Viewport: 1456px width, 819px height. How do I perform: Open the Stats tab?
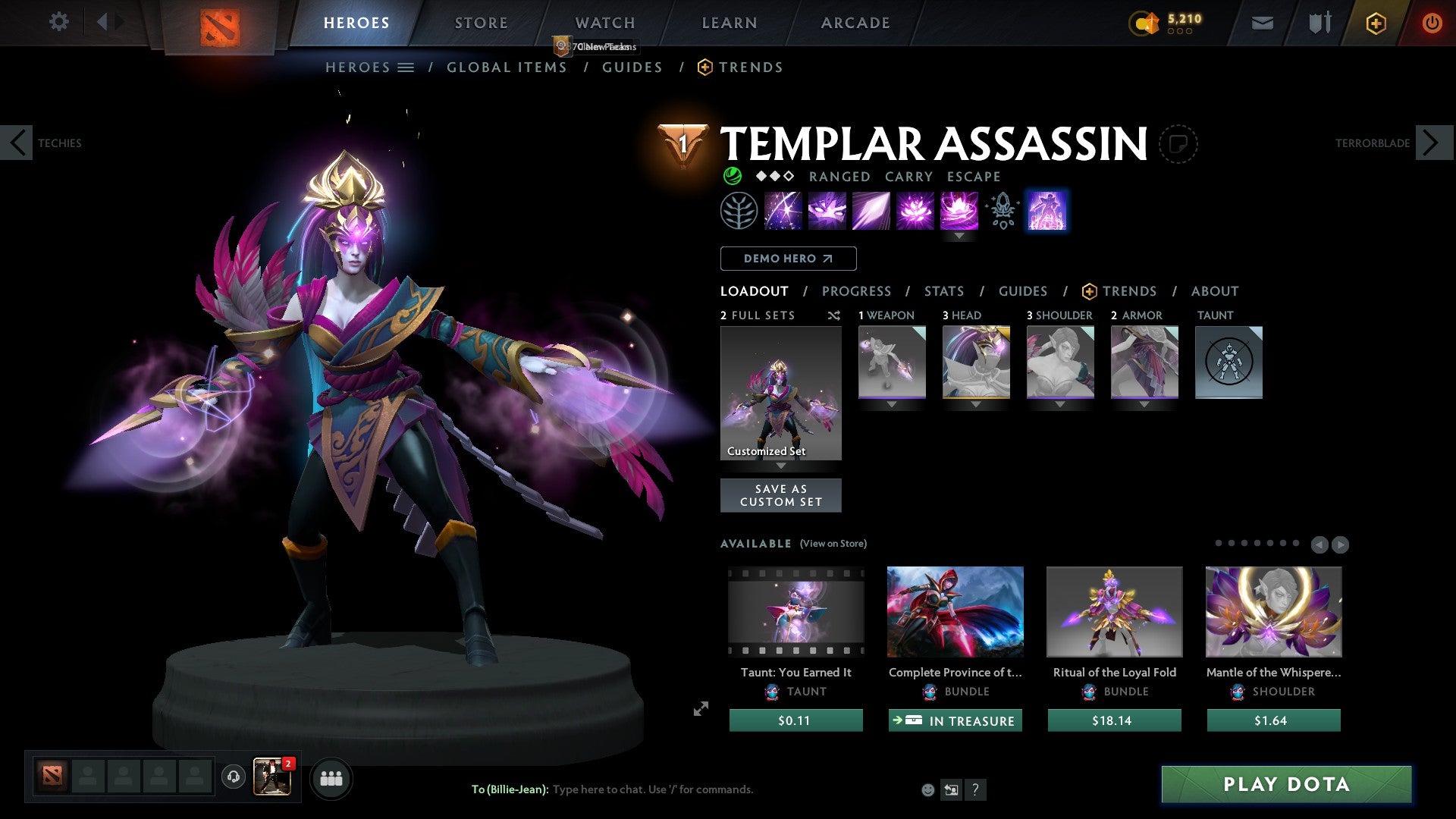[943, 291]
